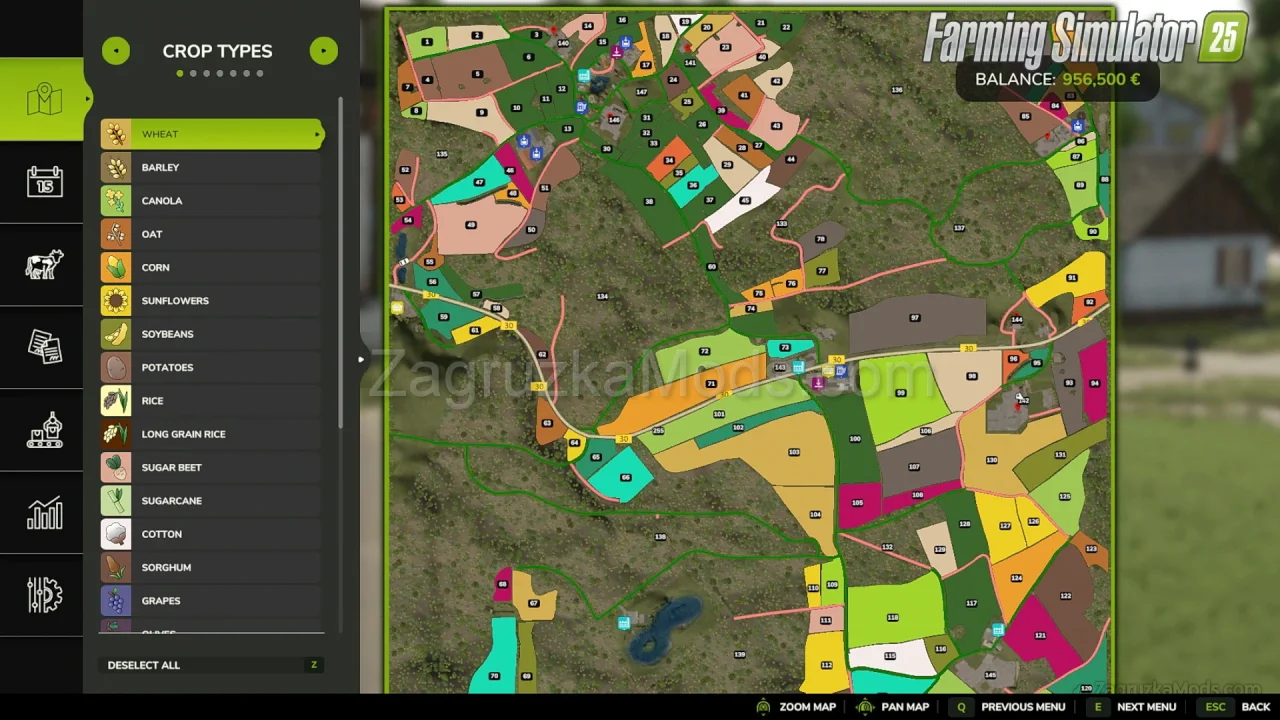Toggle the Potatoes crop filter

coord(211,367)
